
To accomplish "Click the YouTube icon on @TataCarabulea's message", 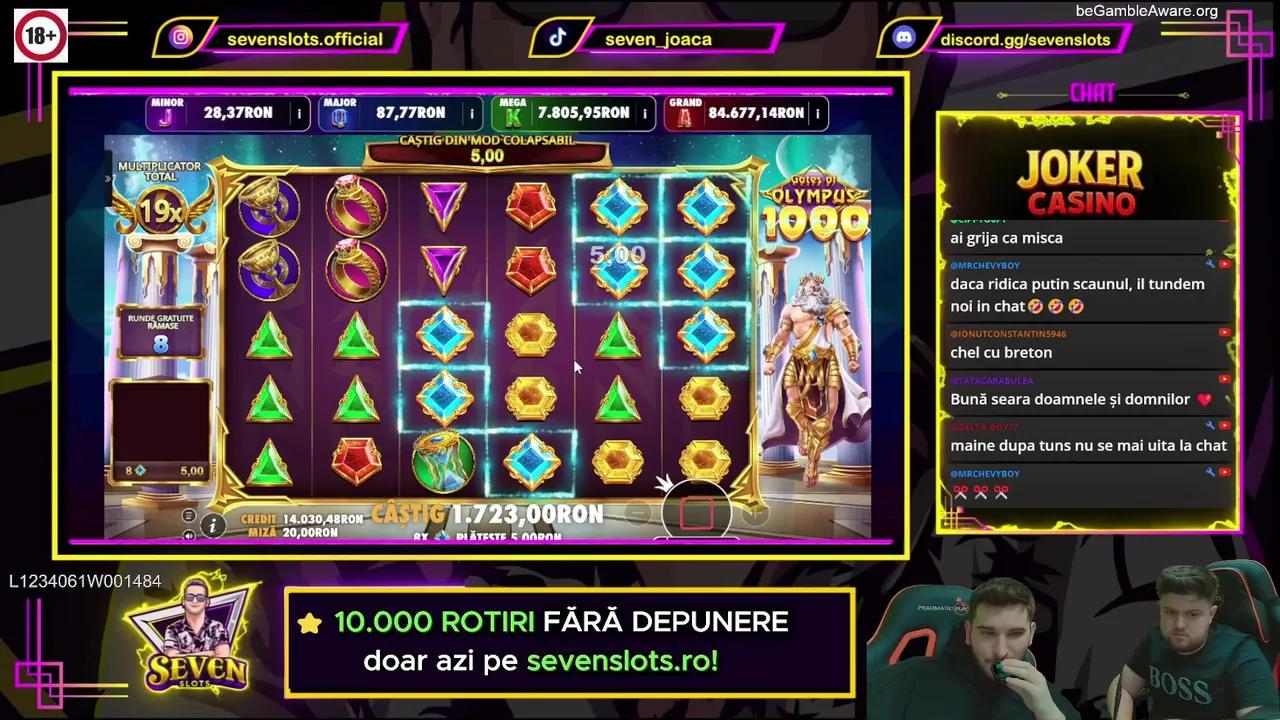I will (x=1224, y=379).
